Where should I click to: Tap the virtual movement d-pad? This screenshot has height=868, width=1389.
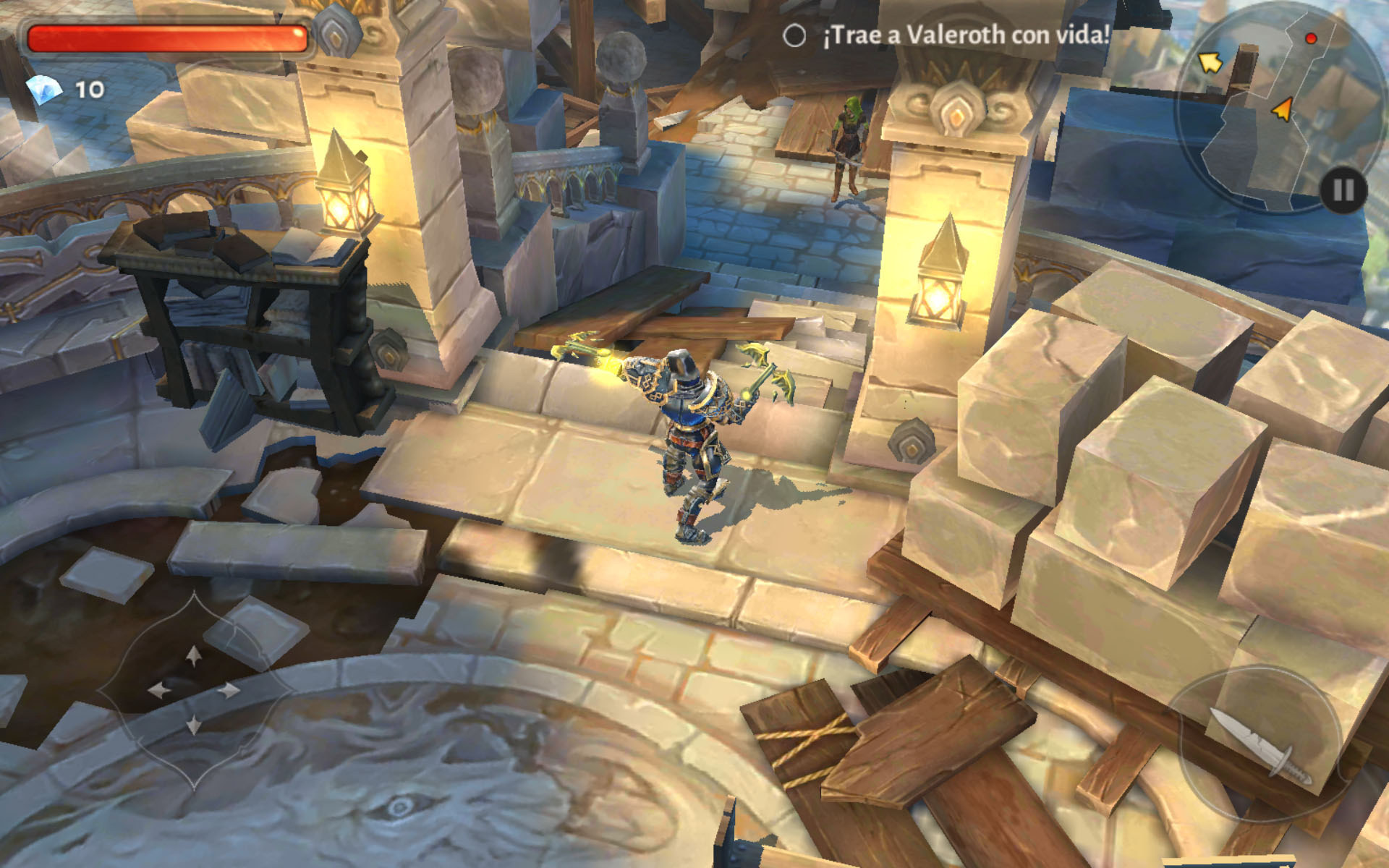point(193,690)
